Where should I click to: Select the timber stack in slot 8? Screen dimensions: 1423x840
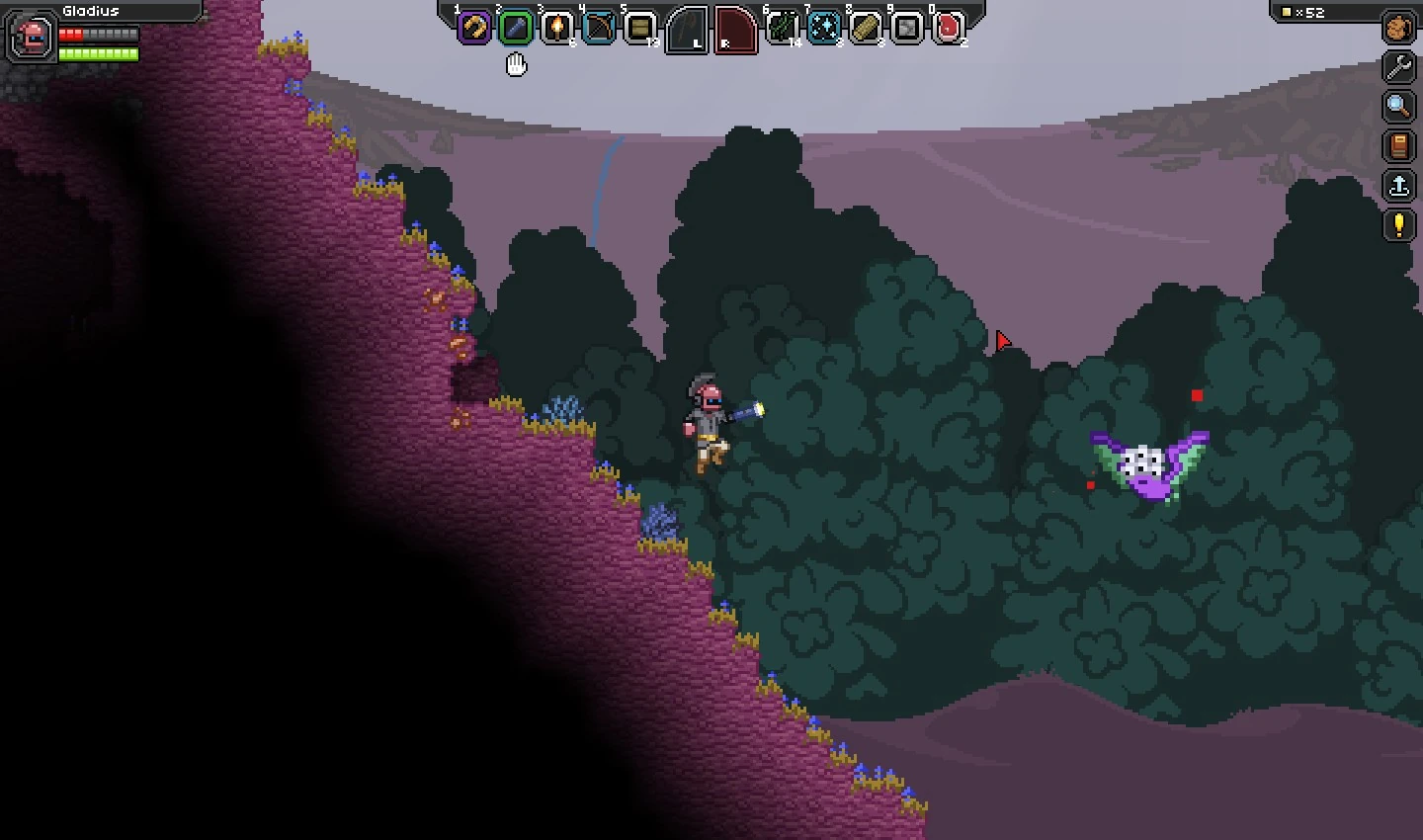(867, 28)
